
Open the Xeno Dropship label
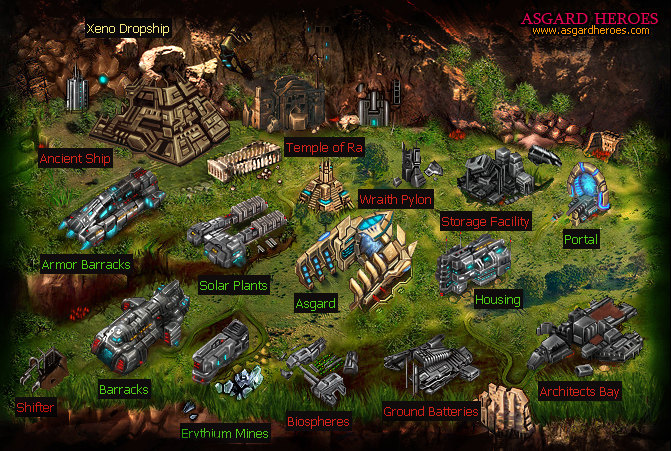click(129, 29)
